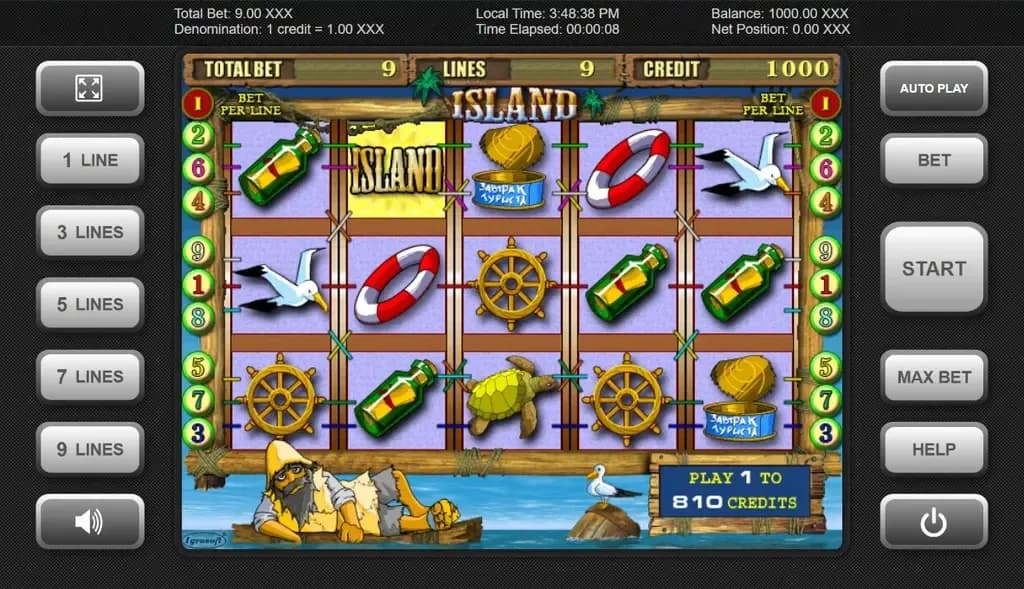Toggle fullscreen mode with the expand icon
The image size is (1024, 589).
[90, 88]
